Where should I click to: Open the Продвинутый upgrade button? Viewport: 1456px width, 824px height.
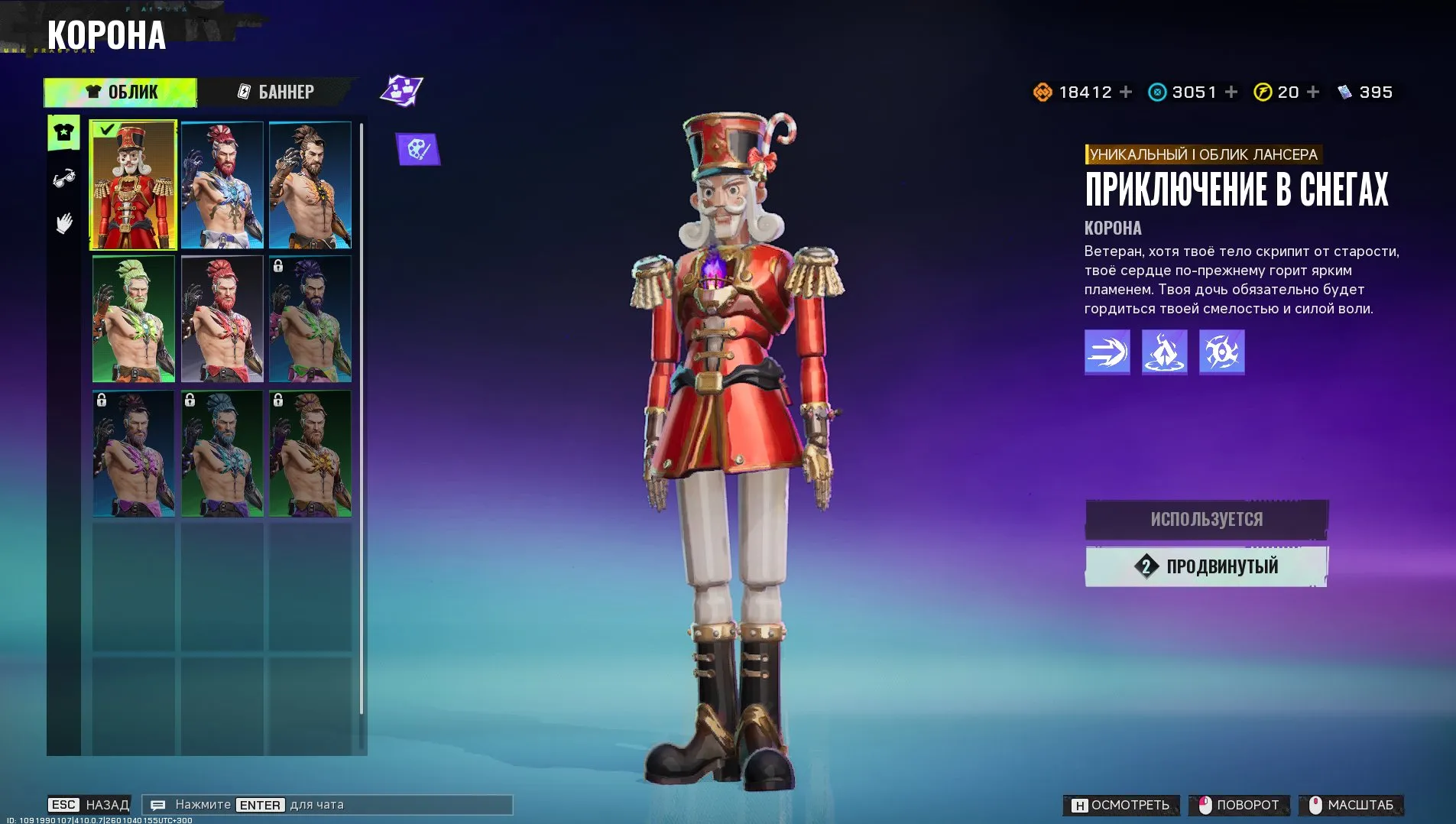coord(1206,566)
